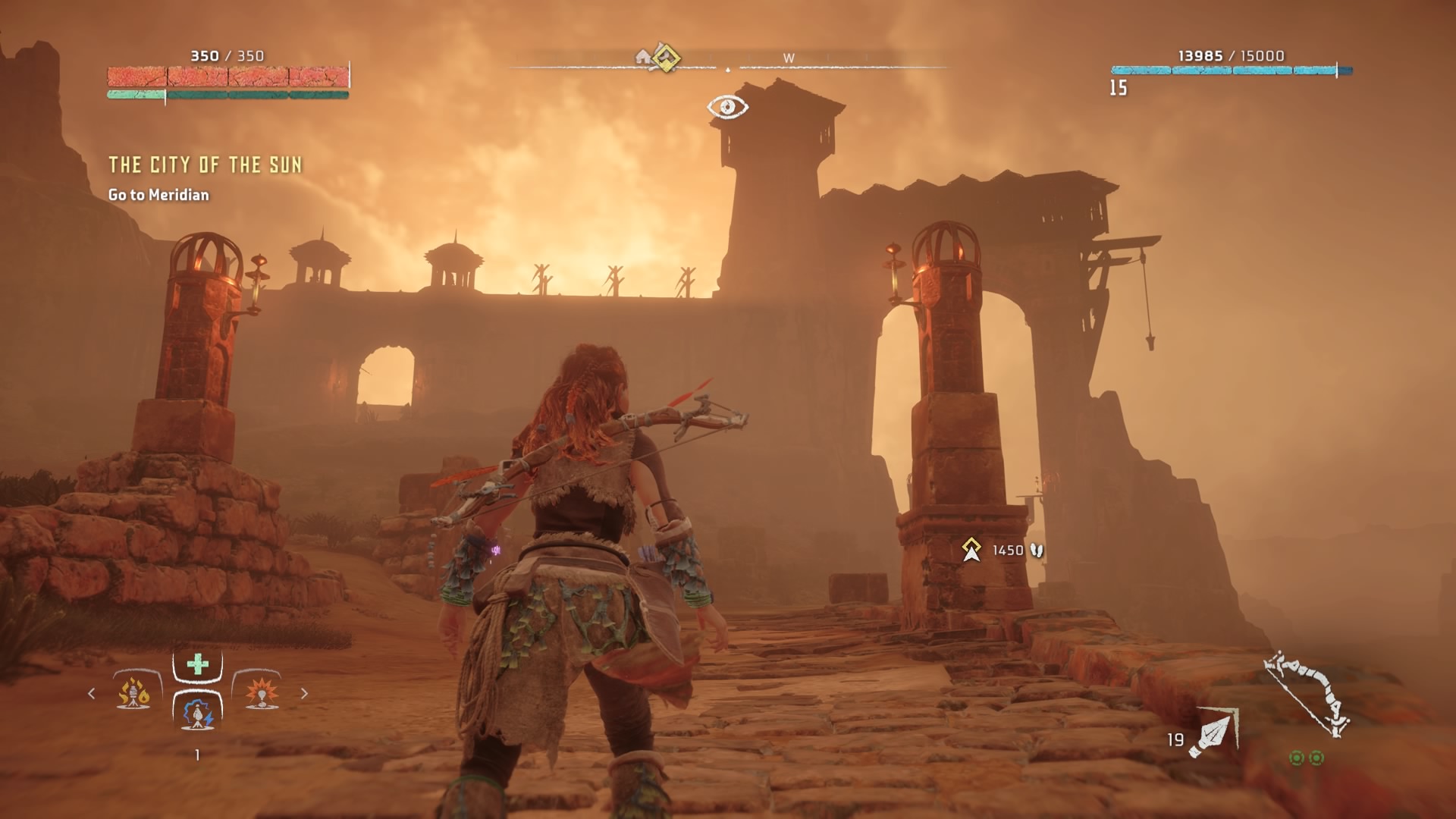
Task: Click the quest waypoint marker showing 1450
Action: pos(971,550)
